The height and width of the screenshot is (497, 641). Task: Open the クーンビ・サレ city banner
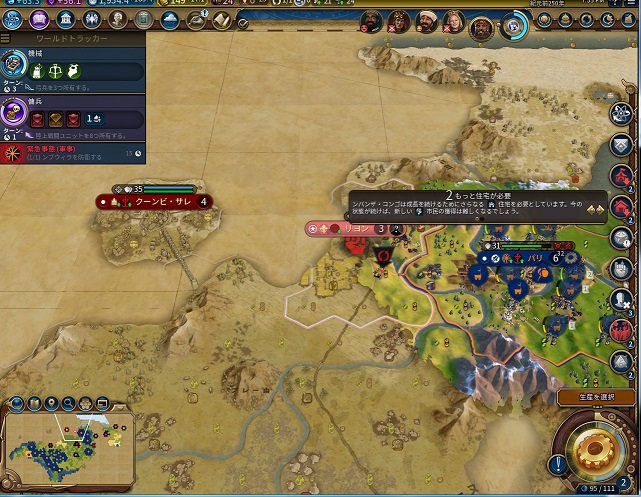(155, 201)
